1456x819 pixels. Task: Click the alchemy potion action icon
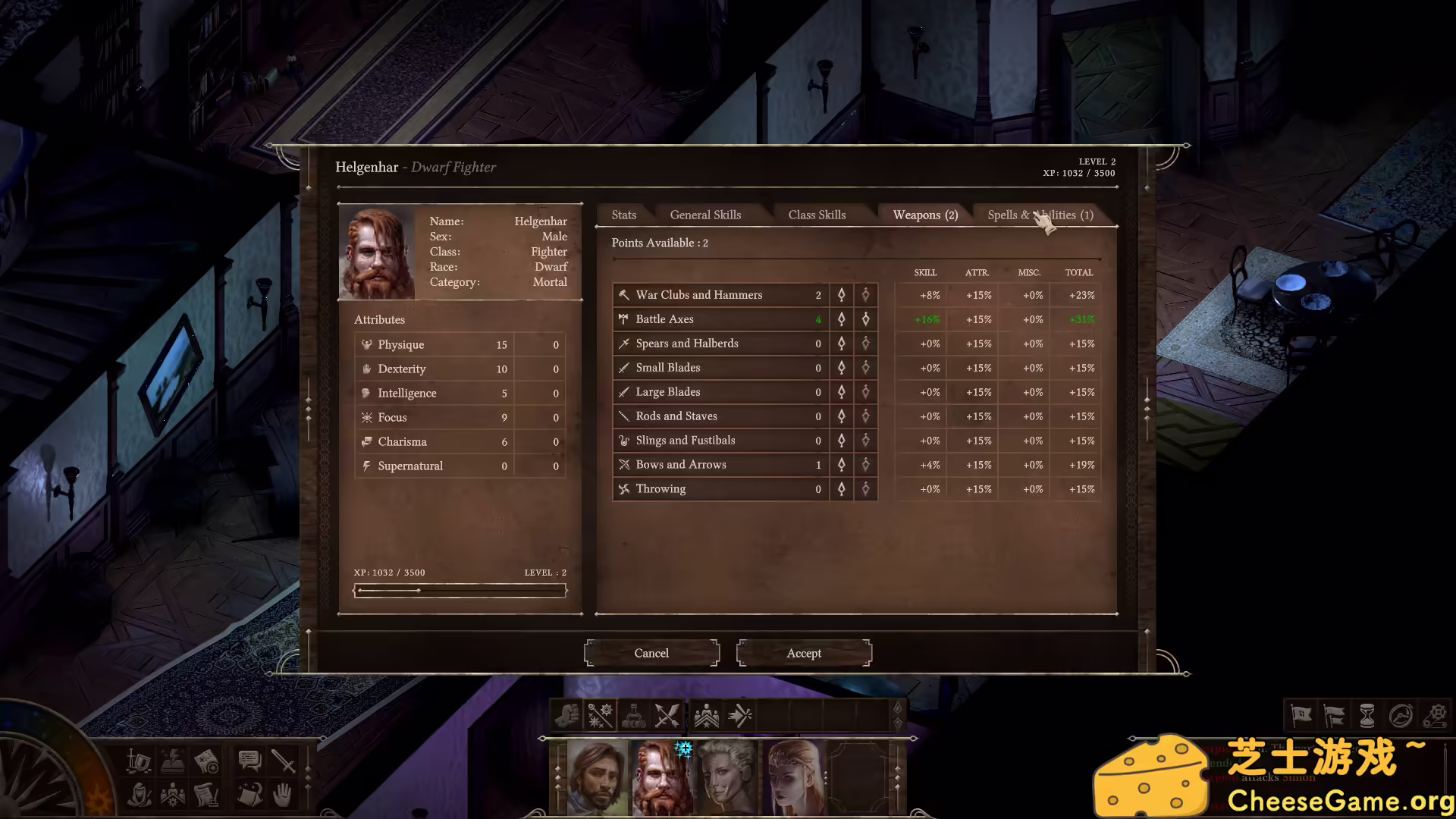634,715
